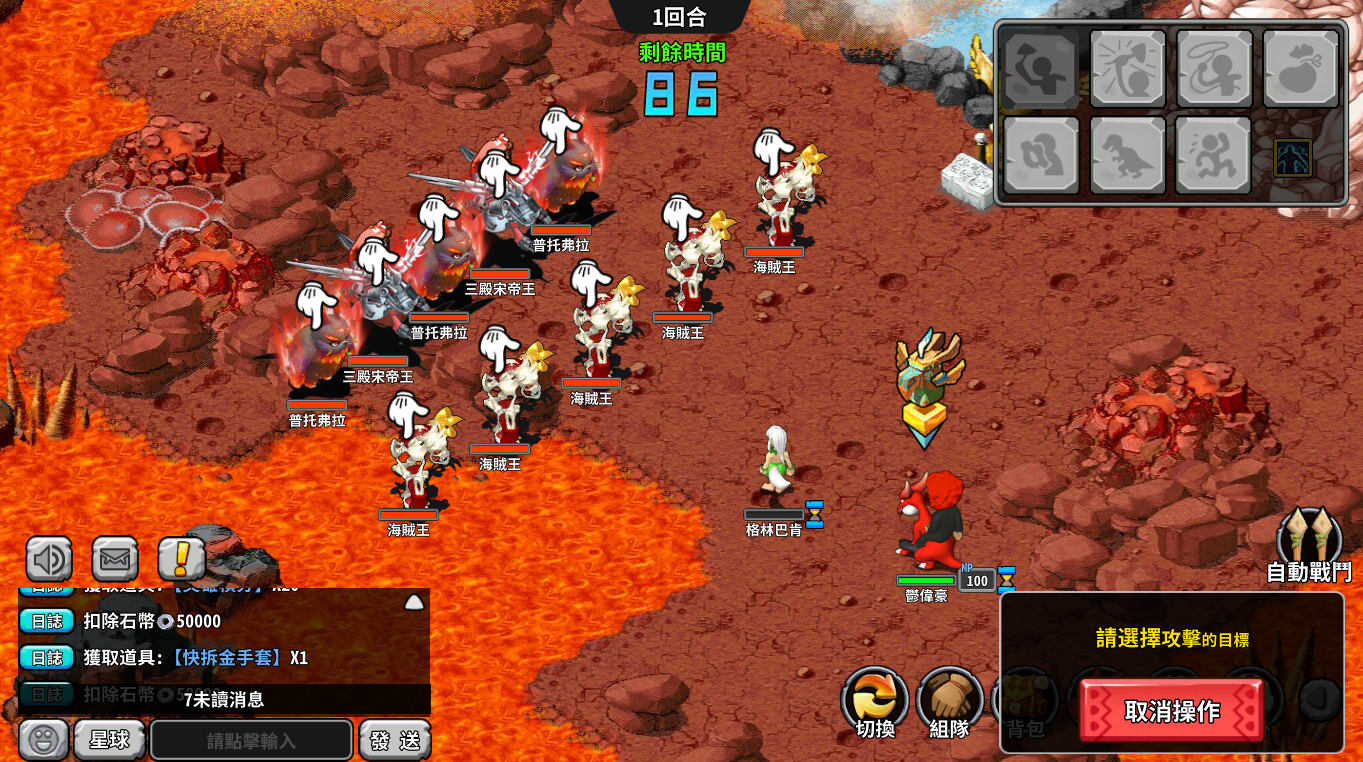Focus the chat input field
1363x762 pixels.
[x=251, y=741]
